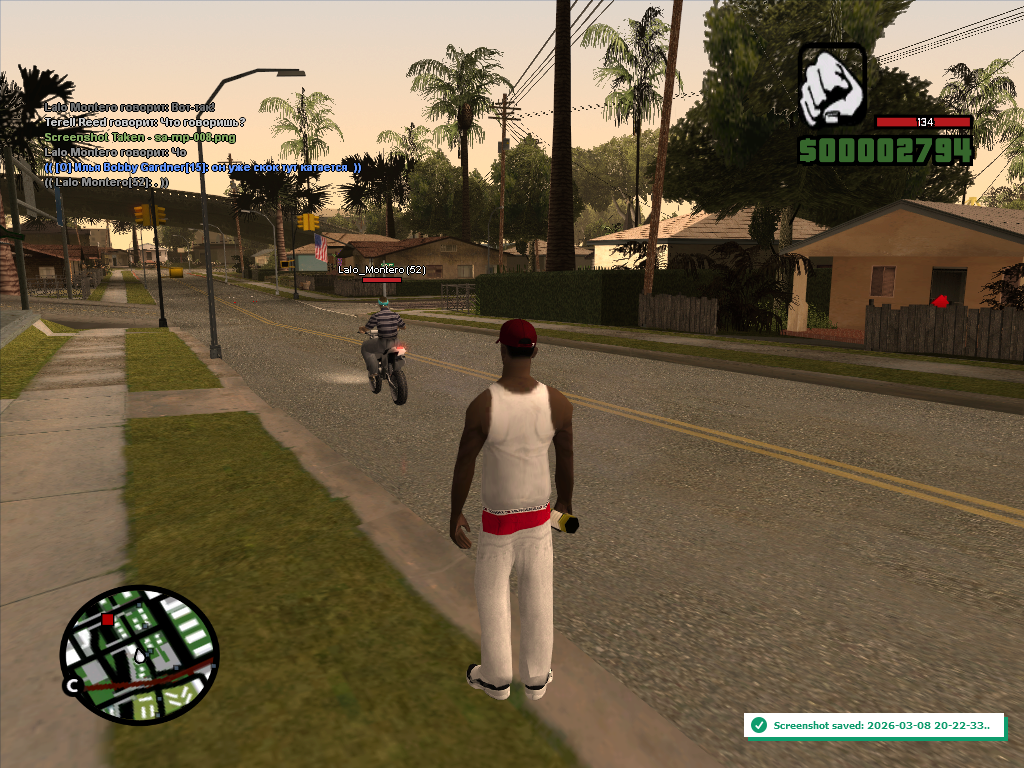Select the red square marker on the minimap
The image size is (1024, 768).
click(x=107, y=620)
